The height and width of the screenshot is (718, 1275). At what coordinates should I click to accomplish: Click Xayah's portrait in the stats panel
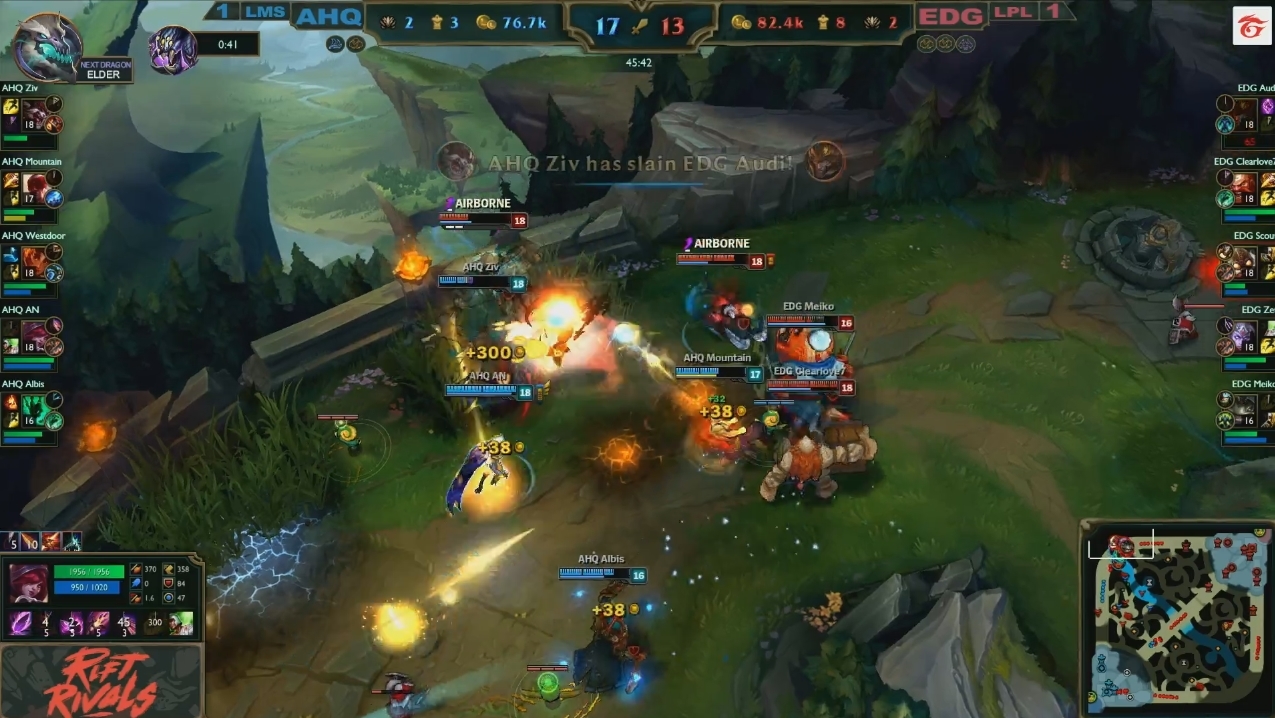[29, 583]
